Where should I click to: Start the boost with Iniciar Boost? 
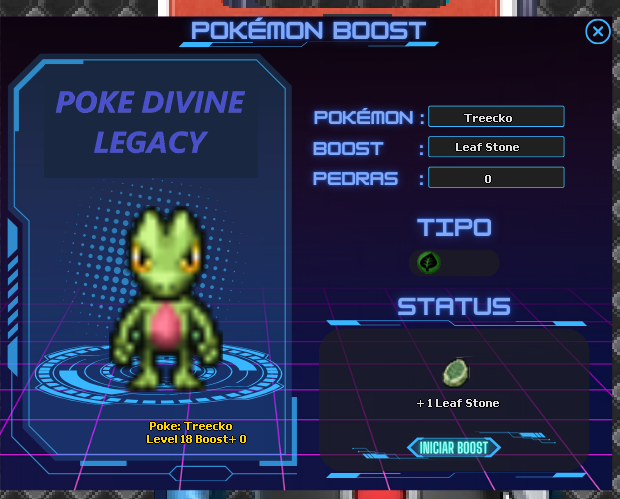click(454, 447)
